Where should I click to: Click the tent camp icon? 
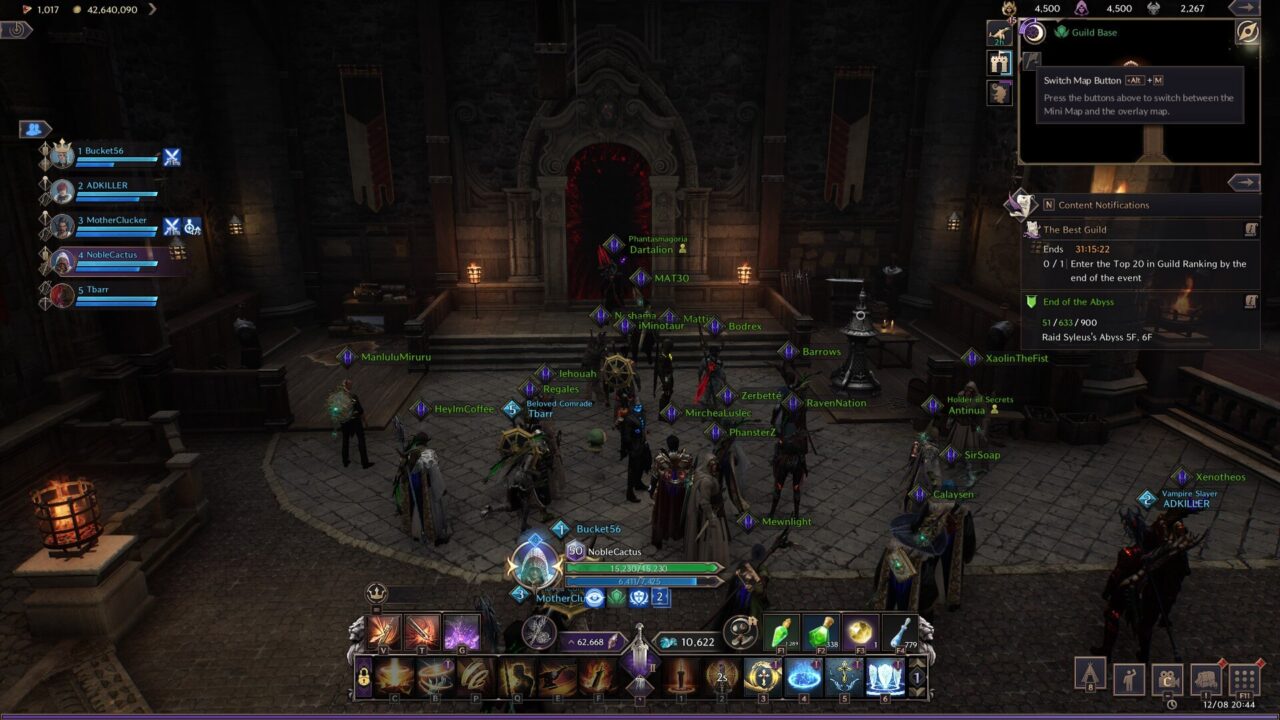tap(1090, 673)
